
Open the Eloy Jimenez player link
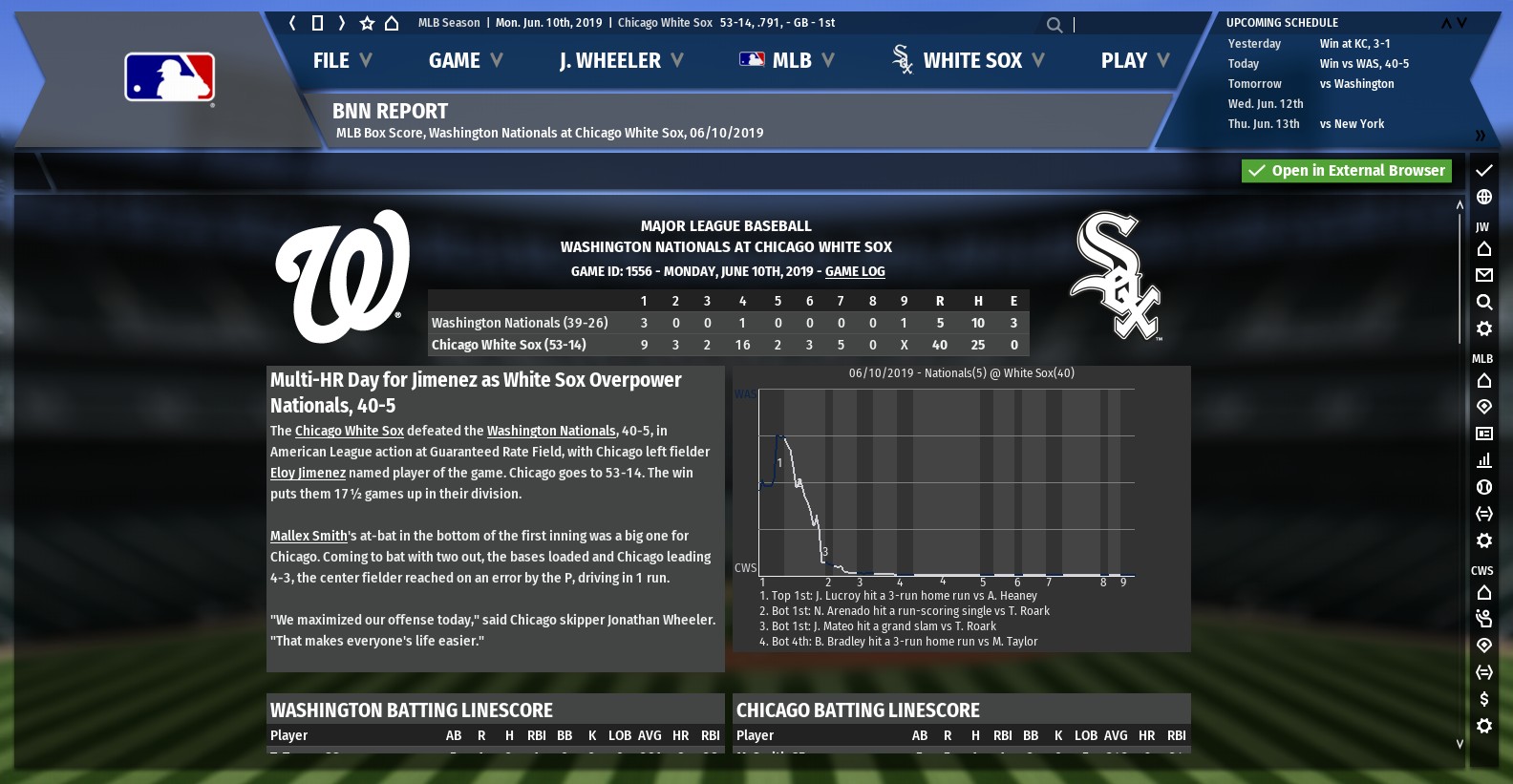(x=308, y=474)
